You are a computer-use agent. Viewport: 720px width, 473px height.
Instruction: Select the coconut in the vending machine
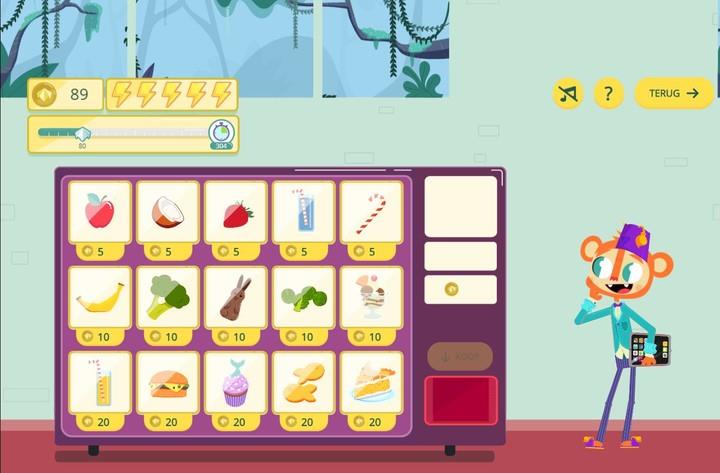coord(168,212)
